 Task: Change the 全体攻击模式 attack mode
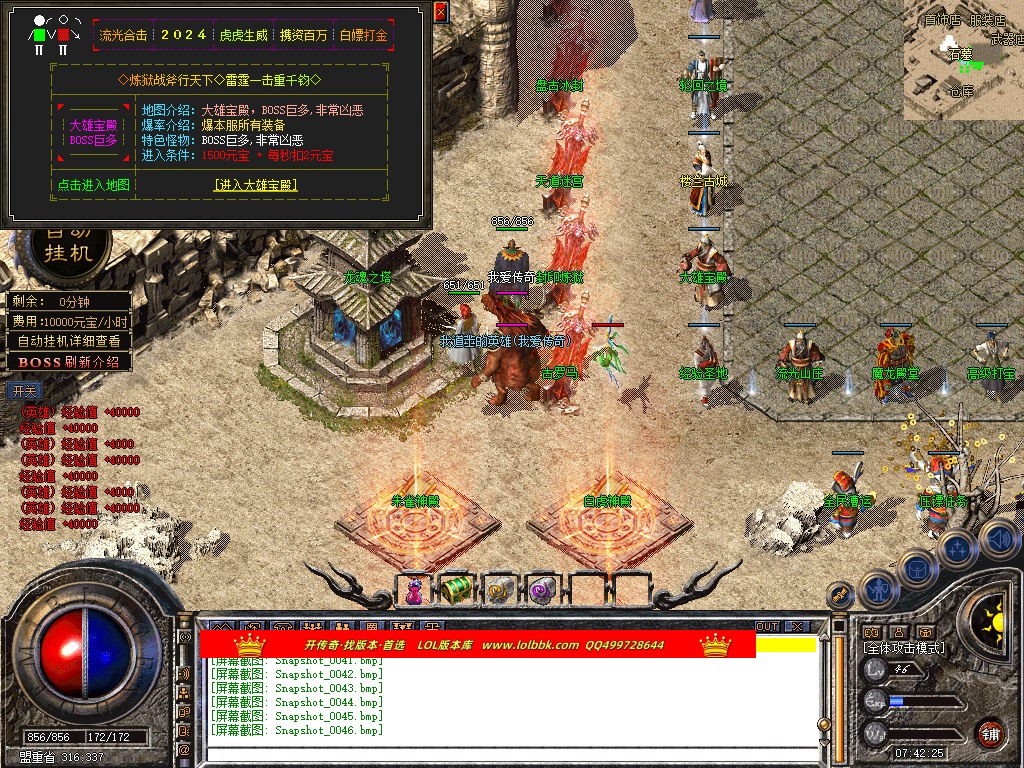[904, 648]
